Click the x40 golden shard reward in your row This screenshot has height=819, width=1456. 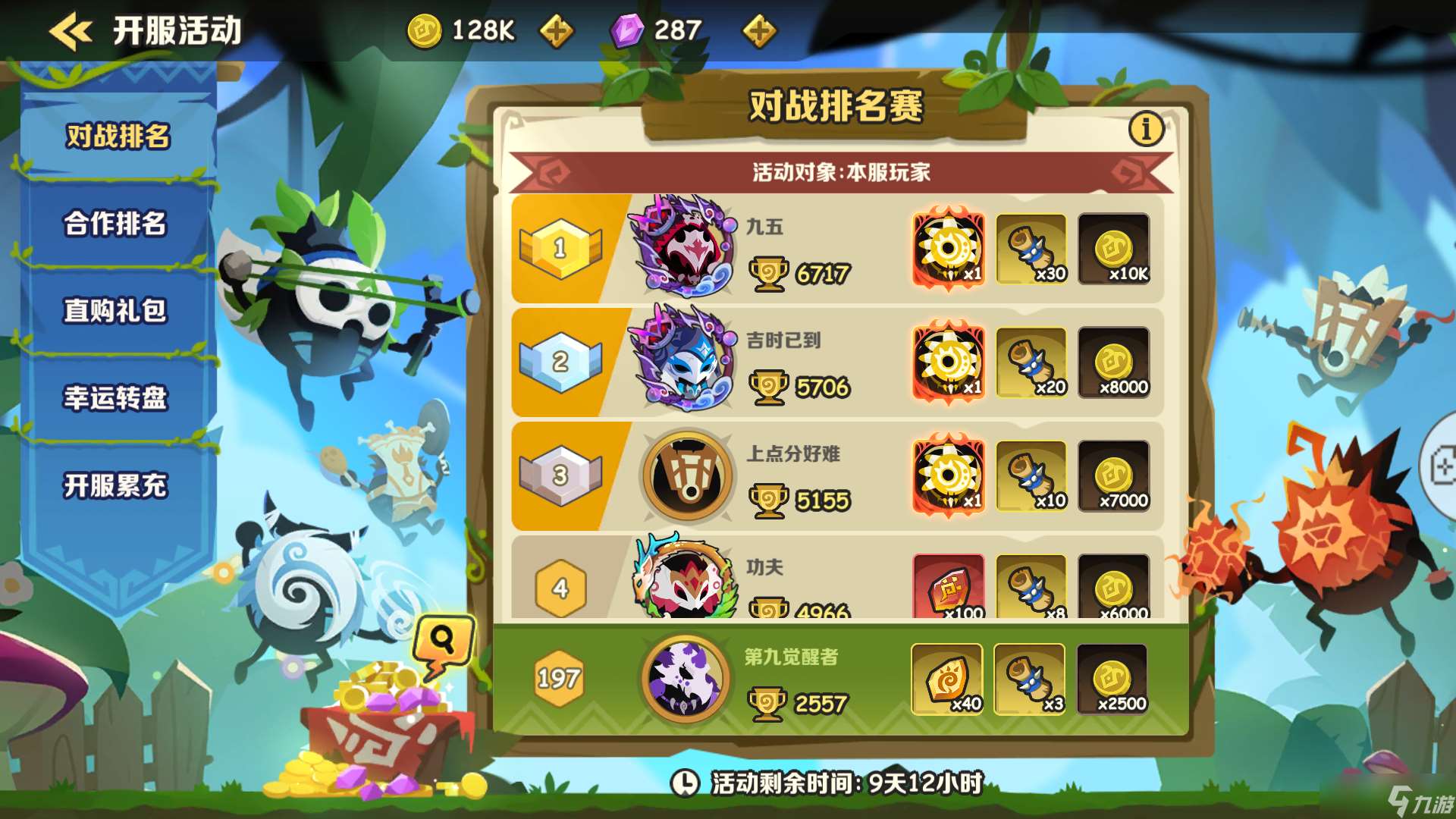pyautogui.click(x=949, y=680)
